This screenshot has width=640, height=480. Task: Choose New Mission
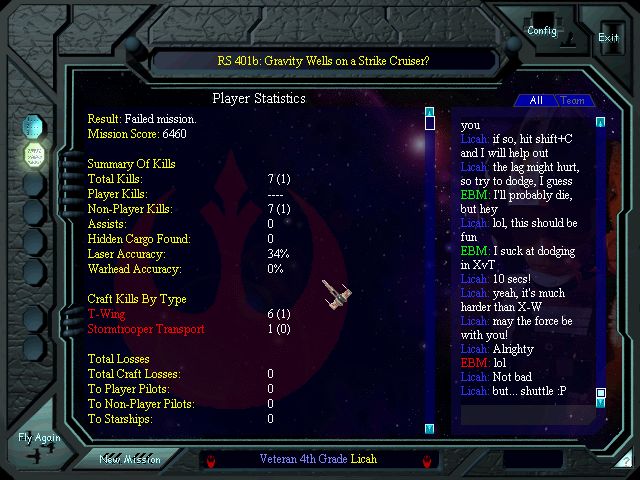pyautogui.click(x=130, y=459)
